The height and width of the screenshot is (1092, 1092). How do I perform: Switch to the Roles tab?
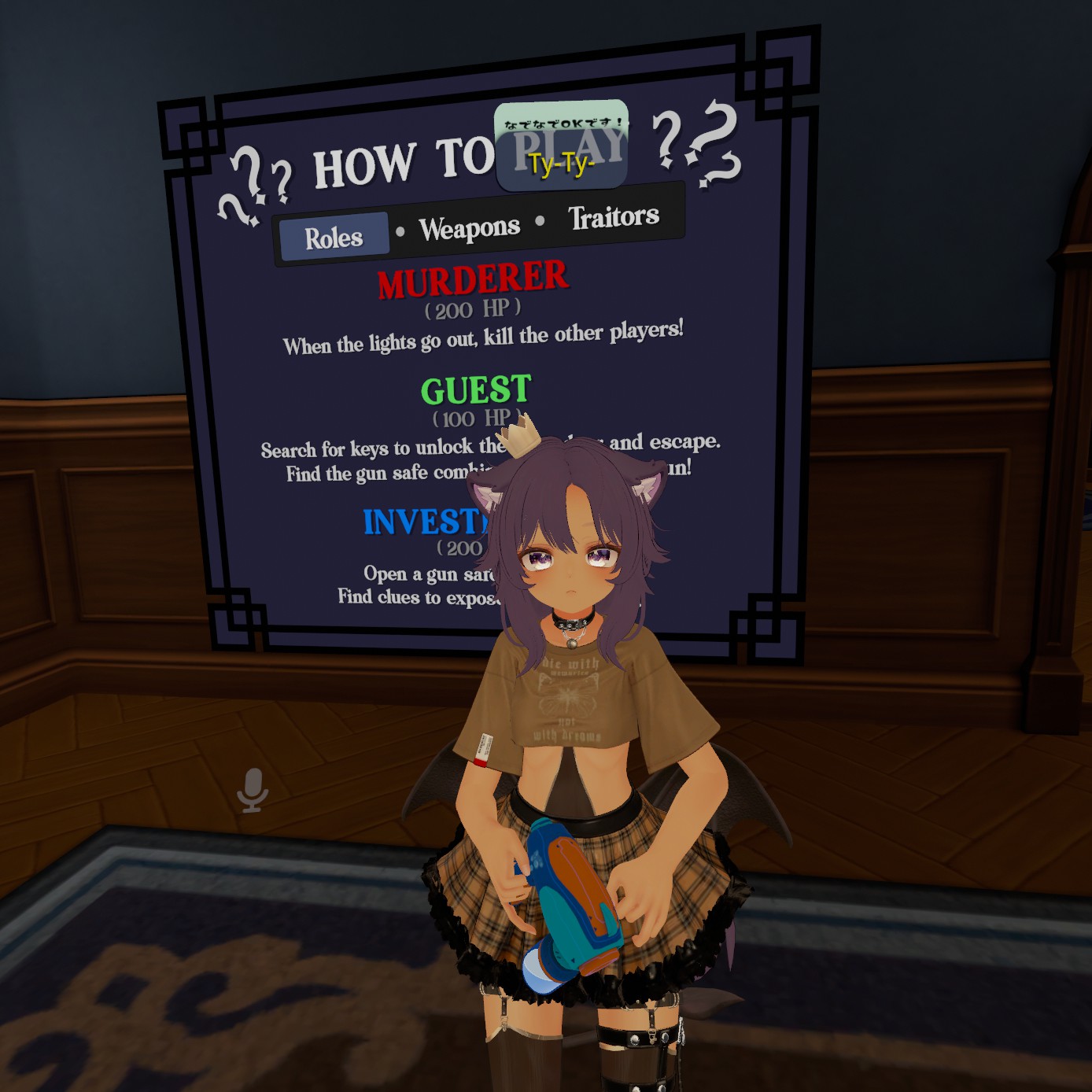coord(334,237)
